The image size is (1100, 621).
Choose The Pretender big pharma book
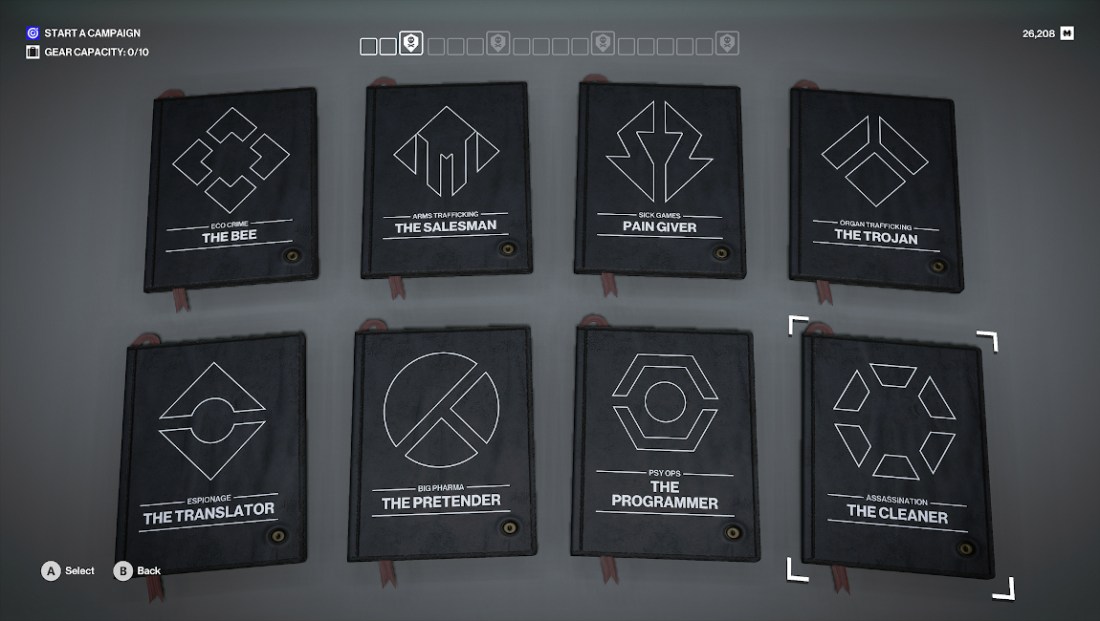pyautogui.click(x=441, y=444)
